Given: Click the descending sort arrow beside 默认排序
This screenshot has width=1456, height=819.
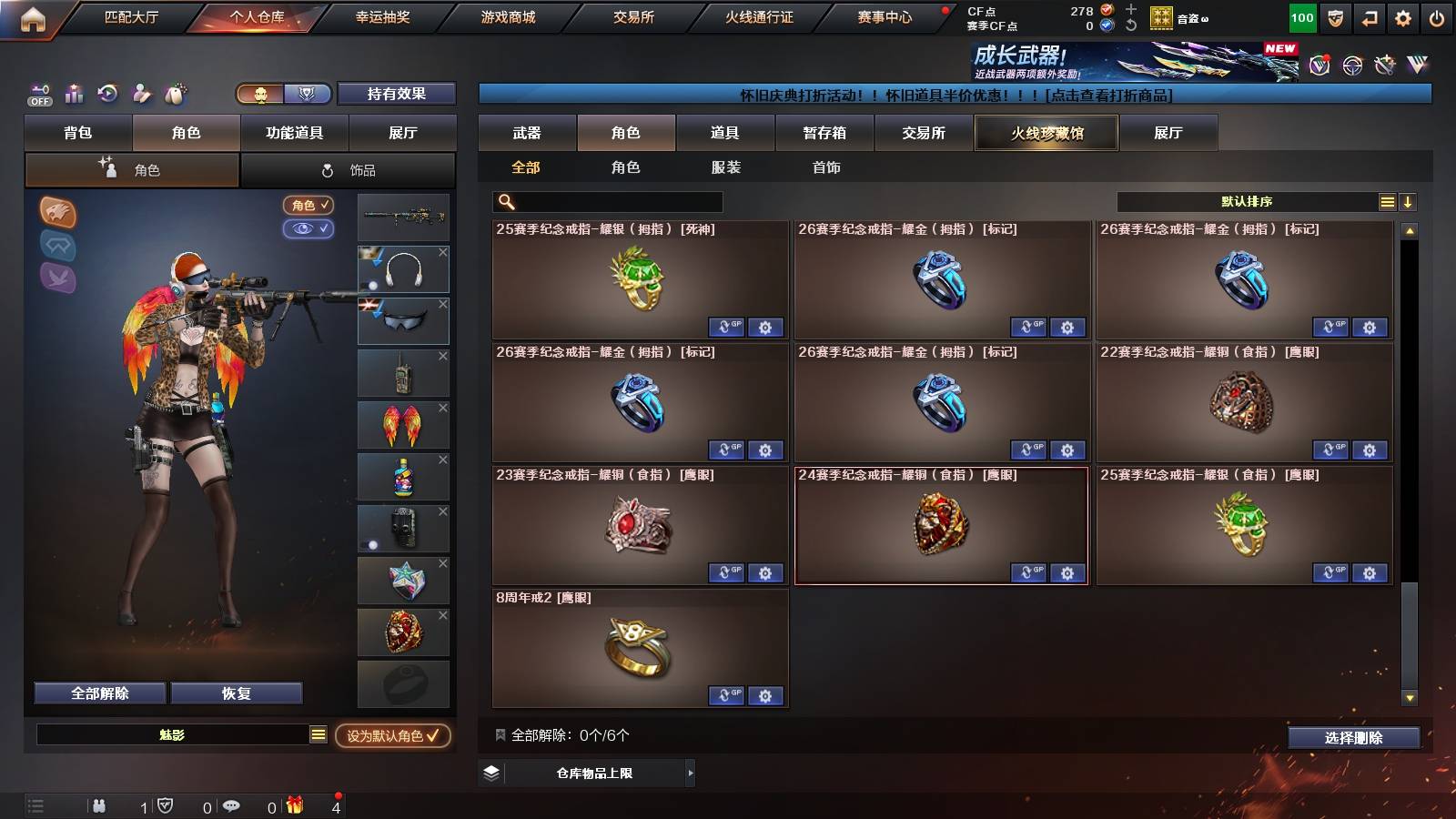Looking at the screenshot, I should [1408, 201].
